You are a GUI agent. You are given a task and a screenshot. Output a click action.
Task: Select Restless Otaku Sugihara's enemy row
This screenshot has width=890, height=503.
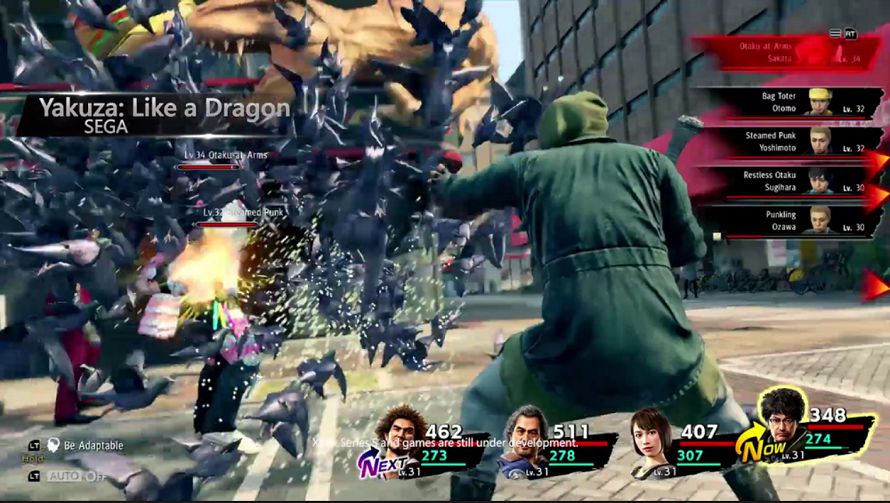790,181
